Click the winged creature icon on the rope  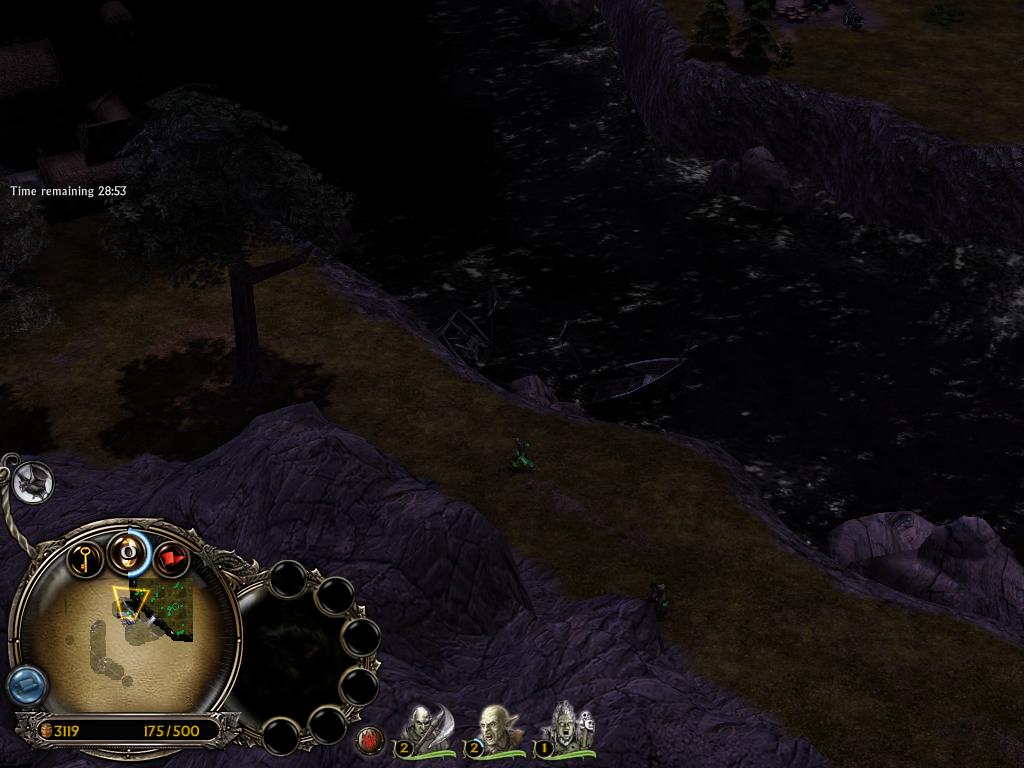point(34,483)
